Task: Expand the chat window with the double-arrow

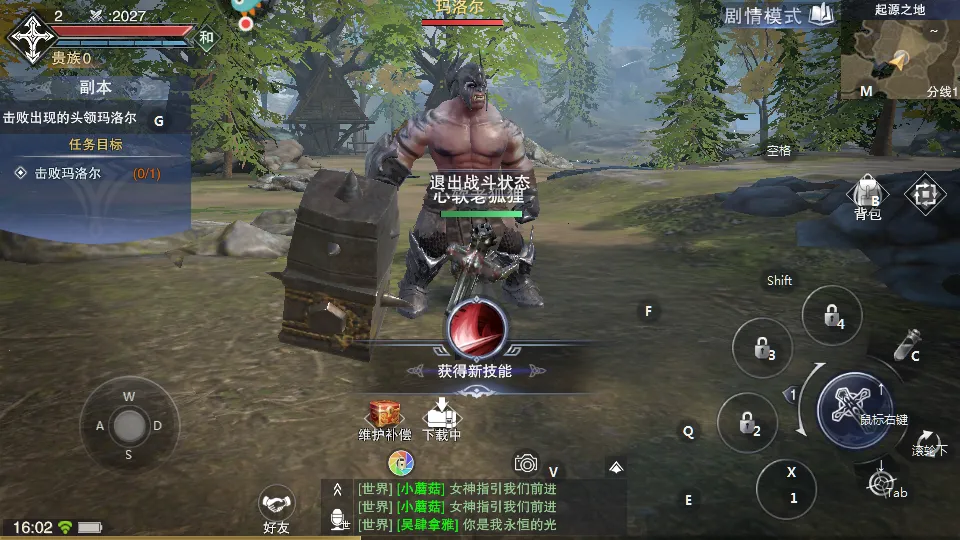Action: coord(338,489)
